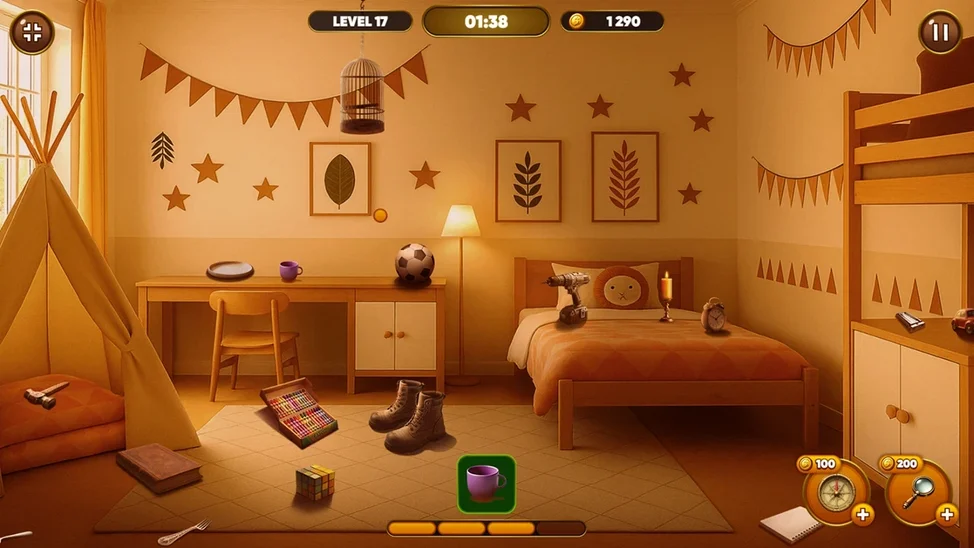Screen dimensions: 974x548
Task: Use the compass hint
Action: (x=832, y=492)
